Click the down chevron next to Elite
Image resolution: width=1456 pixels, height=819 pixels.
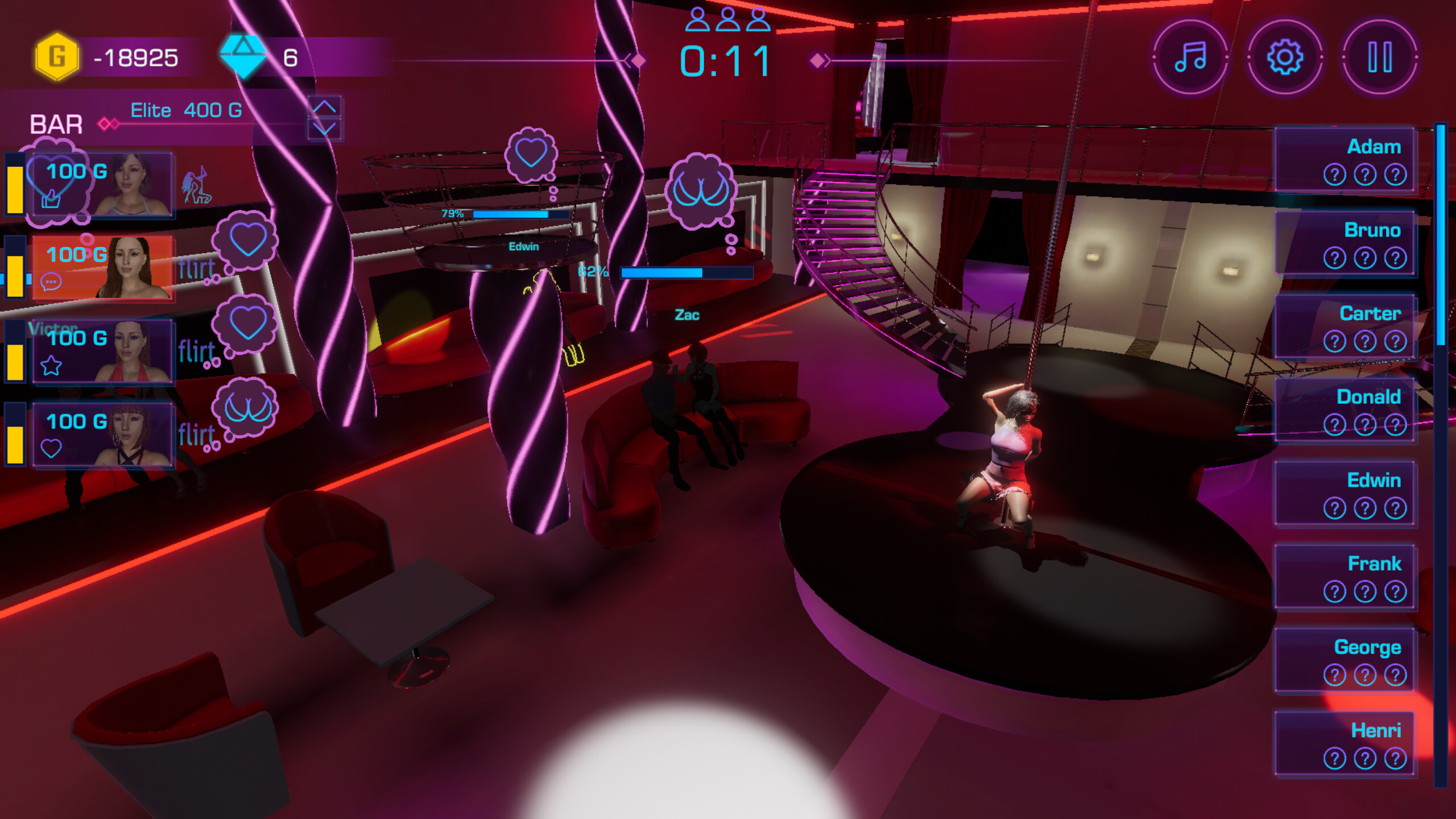(325, 129)
